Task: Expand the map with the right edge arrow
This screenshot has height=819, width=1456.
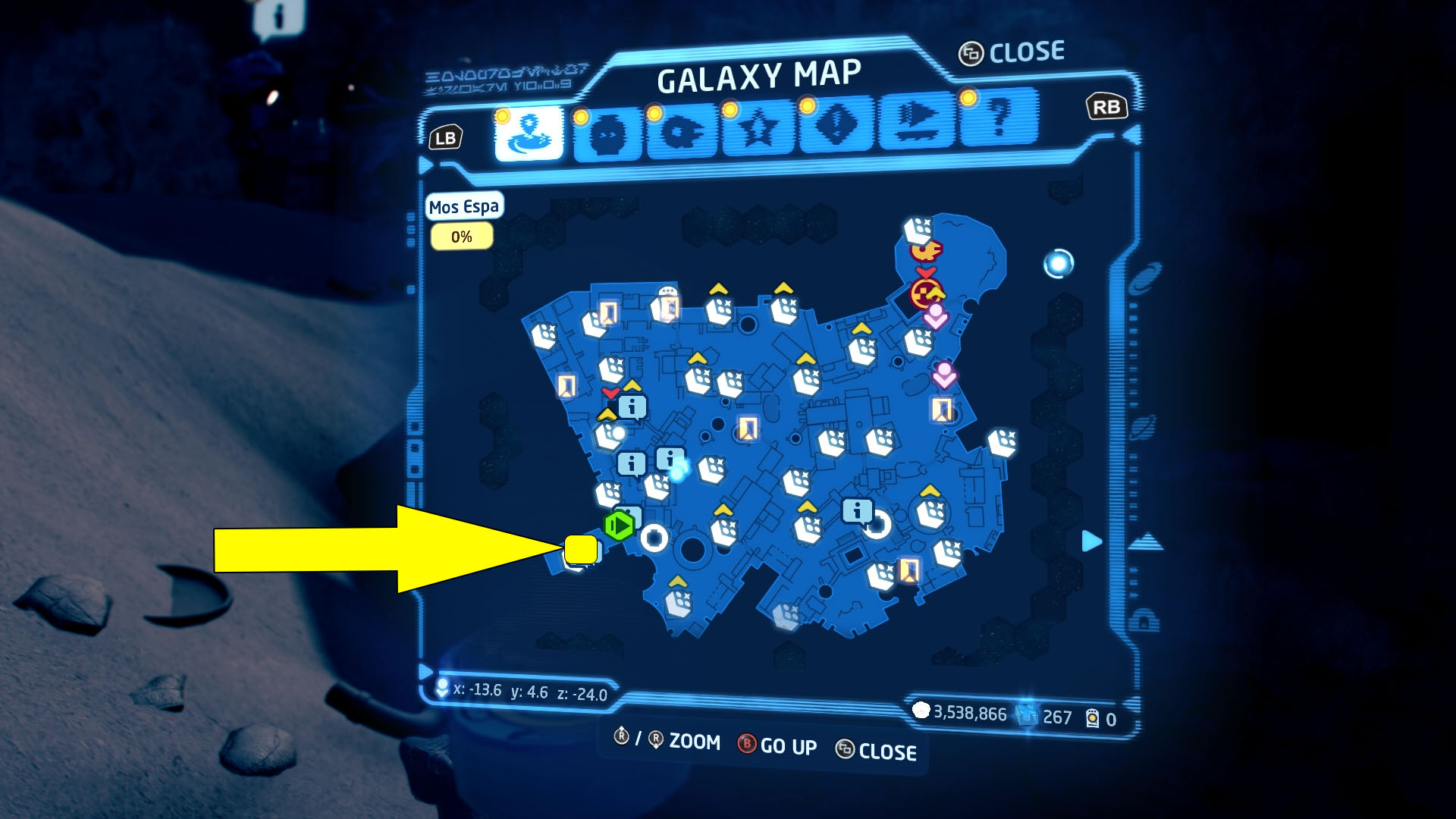Action: pyautogui.click(x=1092, y=541)
